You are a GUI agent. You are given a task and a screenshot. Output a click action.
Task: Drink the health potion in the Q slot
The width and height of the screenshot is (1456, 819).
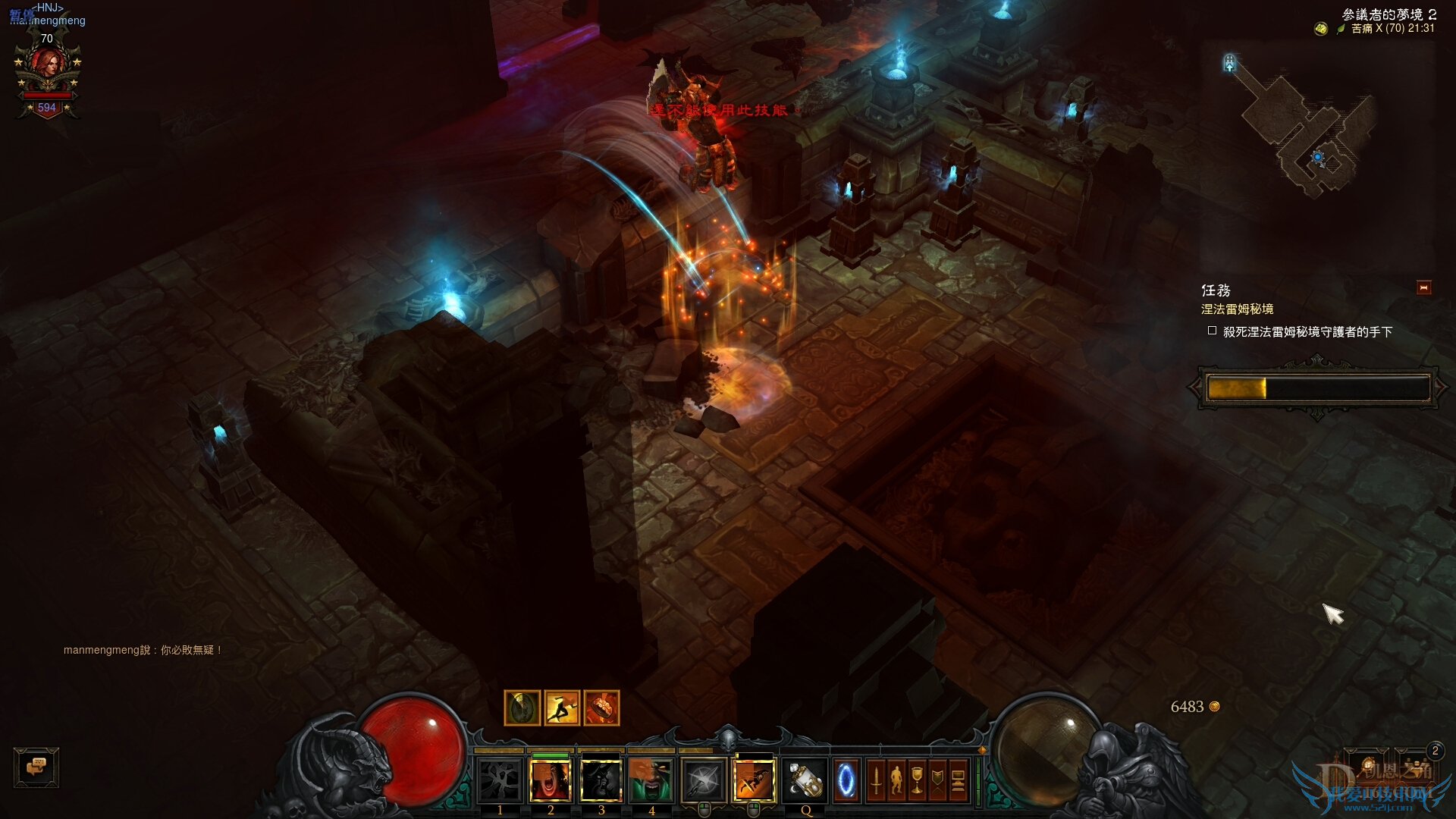(805, 781)
